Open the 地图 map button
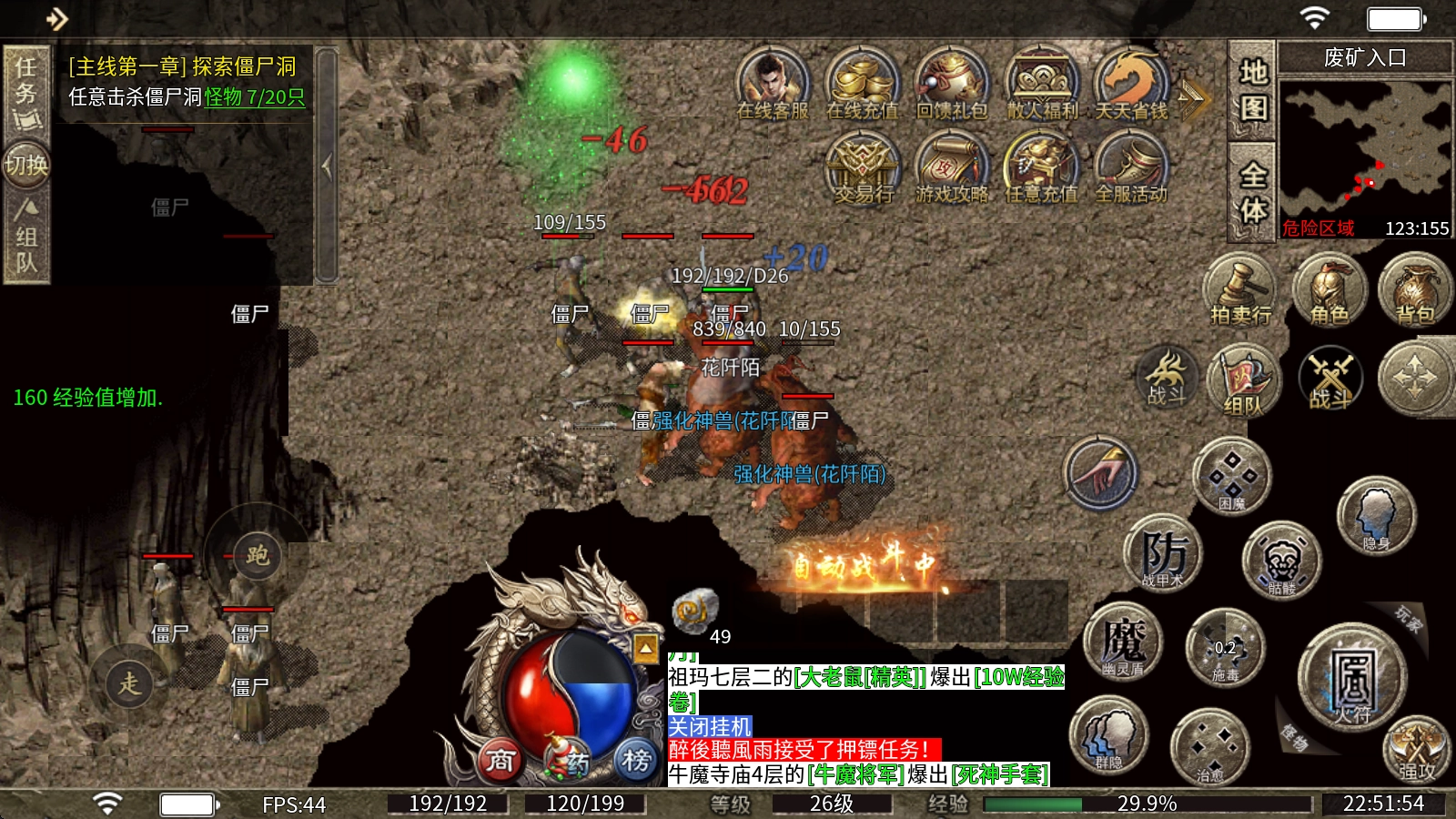Image resolution: width=1456 pixels, height=819 pixels. [x=1253, y=90]
